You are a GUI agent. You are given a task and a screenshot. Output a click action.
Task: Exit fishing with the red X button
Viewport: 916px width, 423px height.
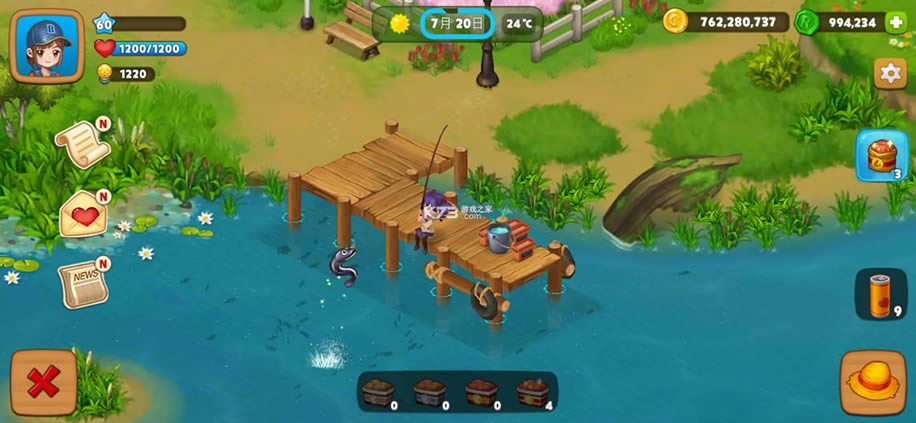pyautogui.click(x=43, y=382)
